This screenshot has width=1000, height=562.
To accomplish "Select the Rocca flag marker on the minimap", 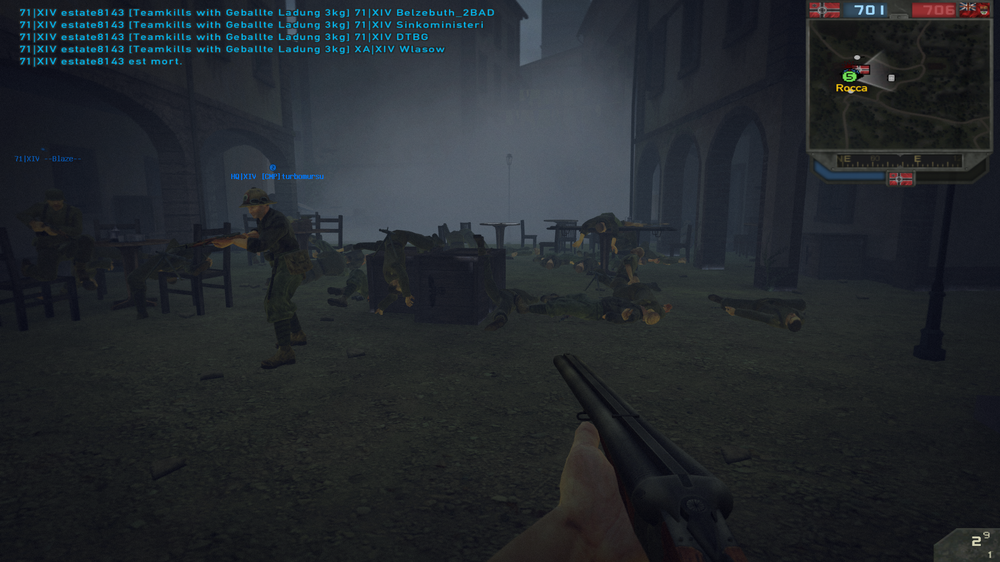I will coord(863,70).
